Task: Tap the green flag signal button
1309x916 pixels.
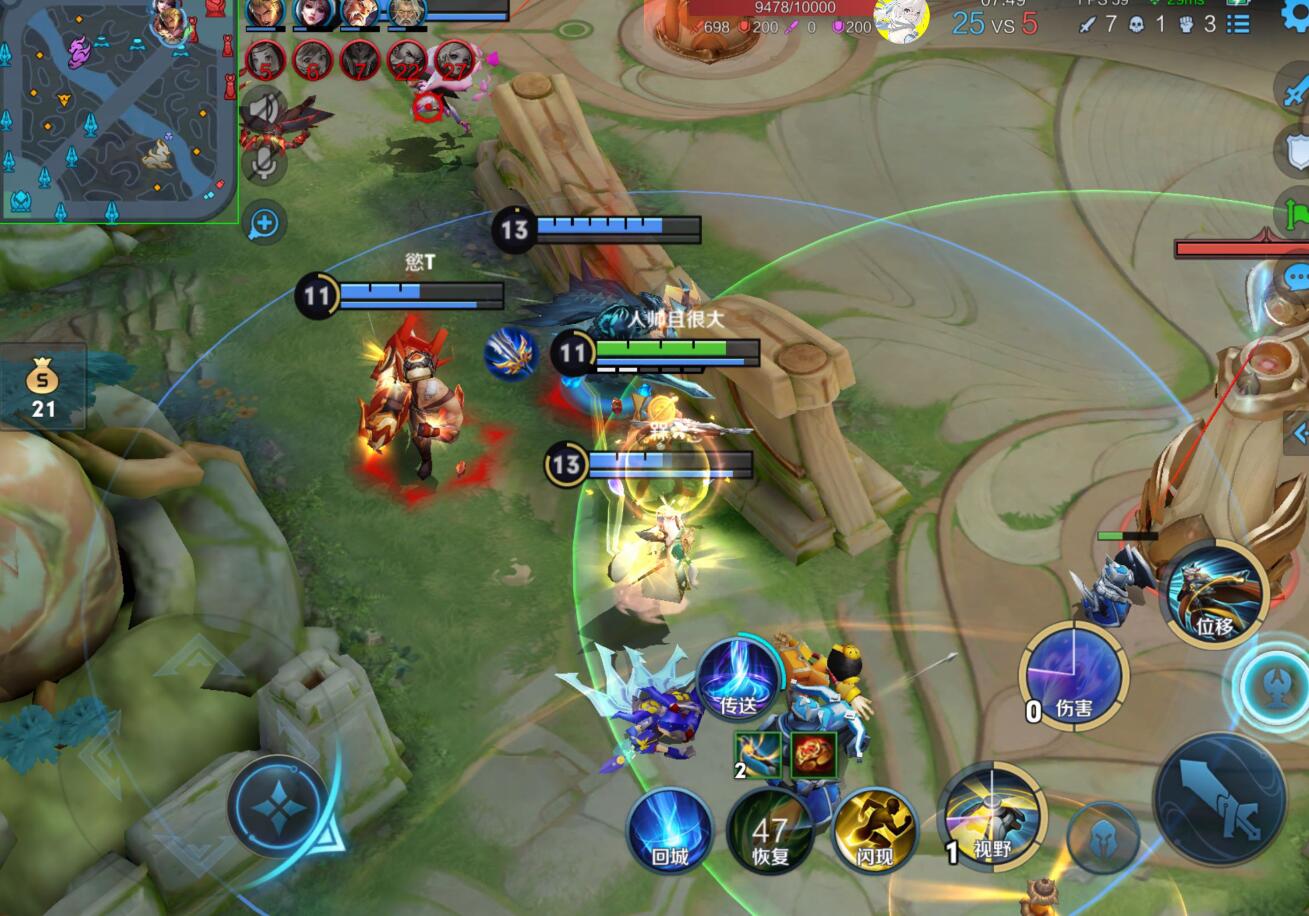Action: 1294,212
